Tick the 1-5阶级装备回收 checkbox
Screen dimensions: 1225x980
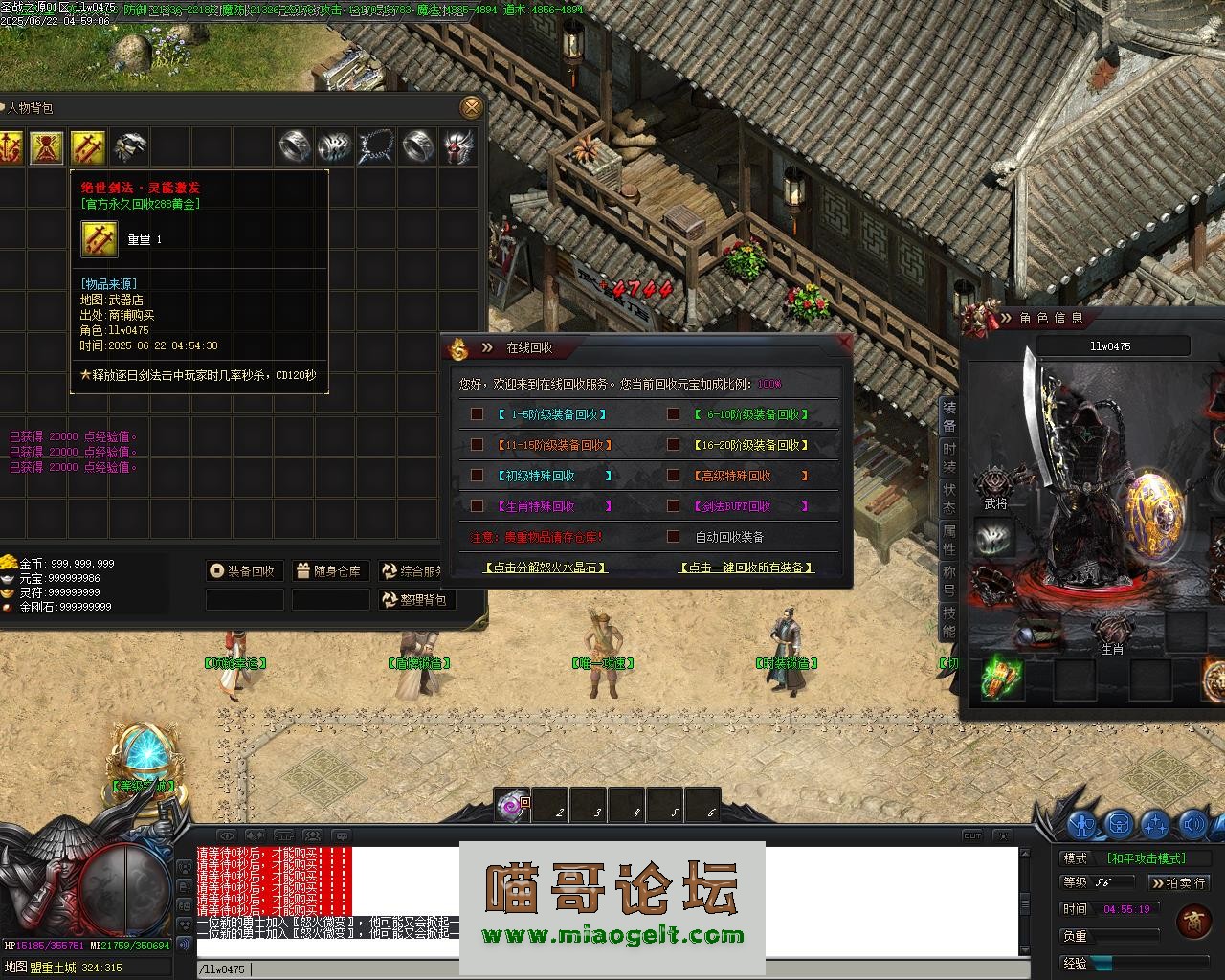point(477,414)
